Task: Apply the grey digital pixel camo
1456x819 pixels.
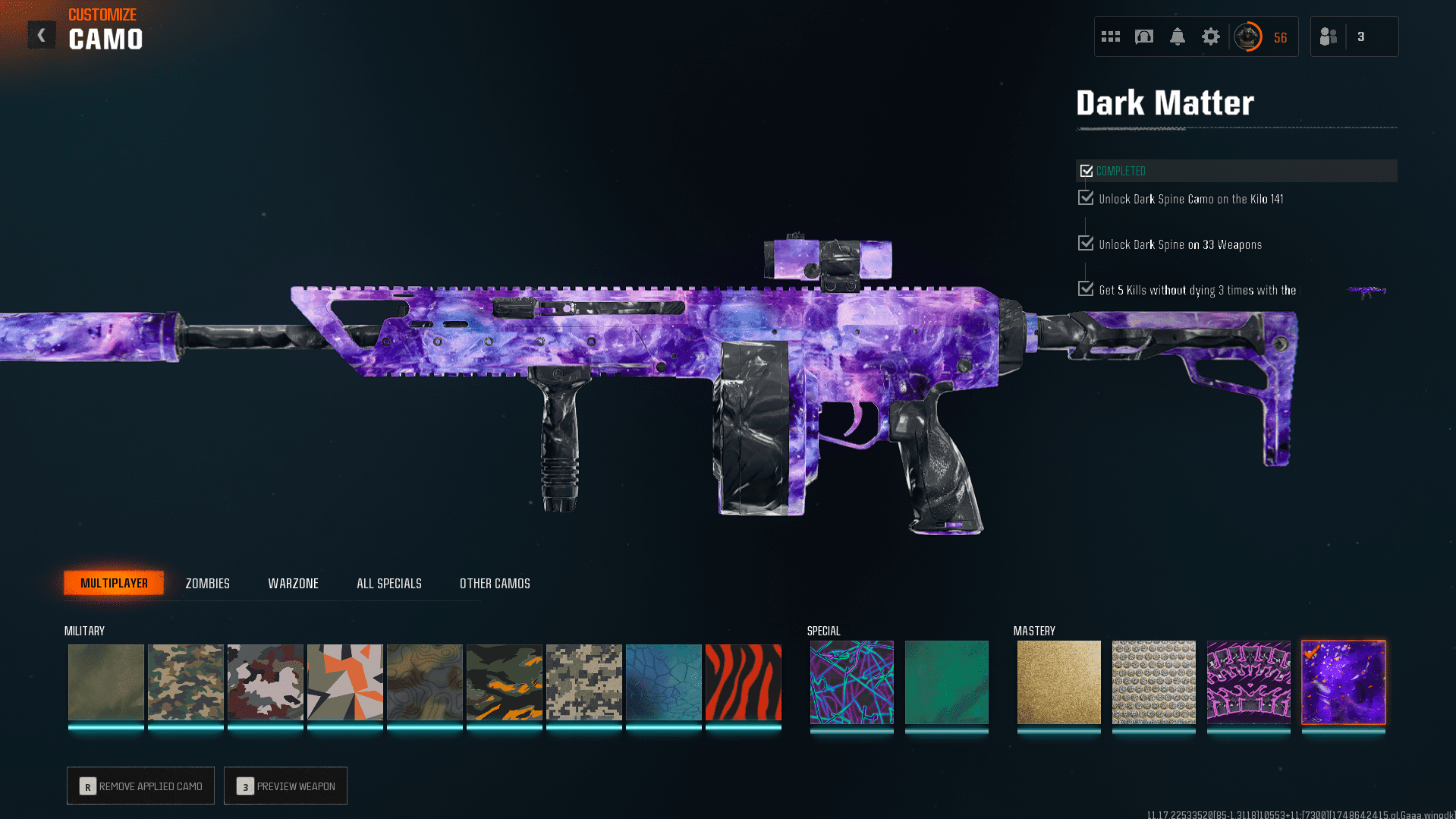Action: pos(583,682)
